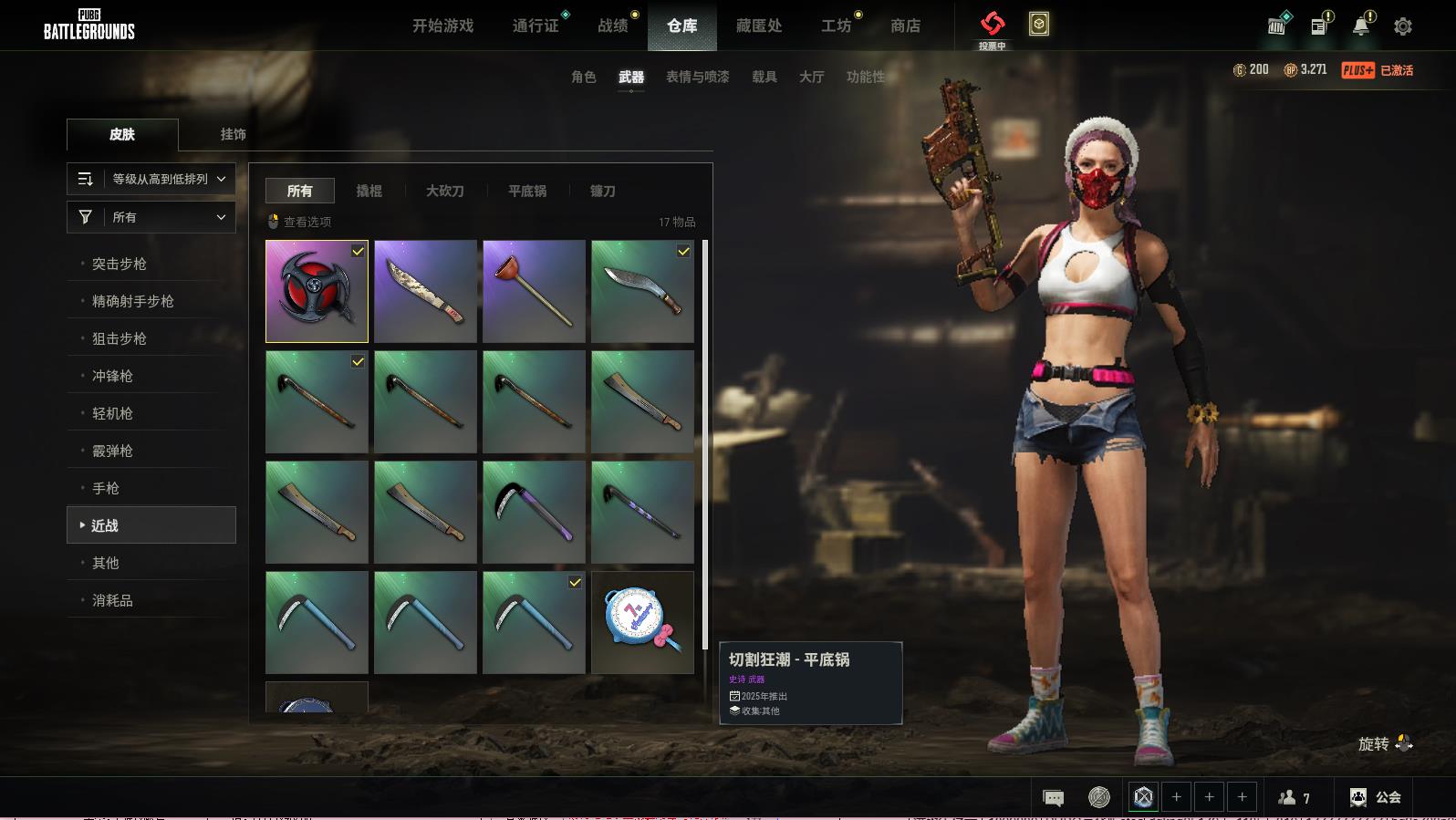This screenshot has width=1456, height=820.
Task: Open the 等级从高到低排列 sort dropdown
Action: (151, 179)
